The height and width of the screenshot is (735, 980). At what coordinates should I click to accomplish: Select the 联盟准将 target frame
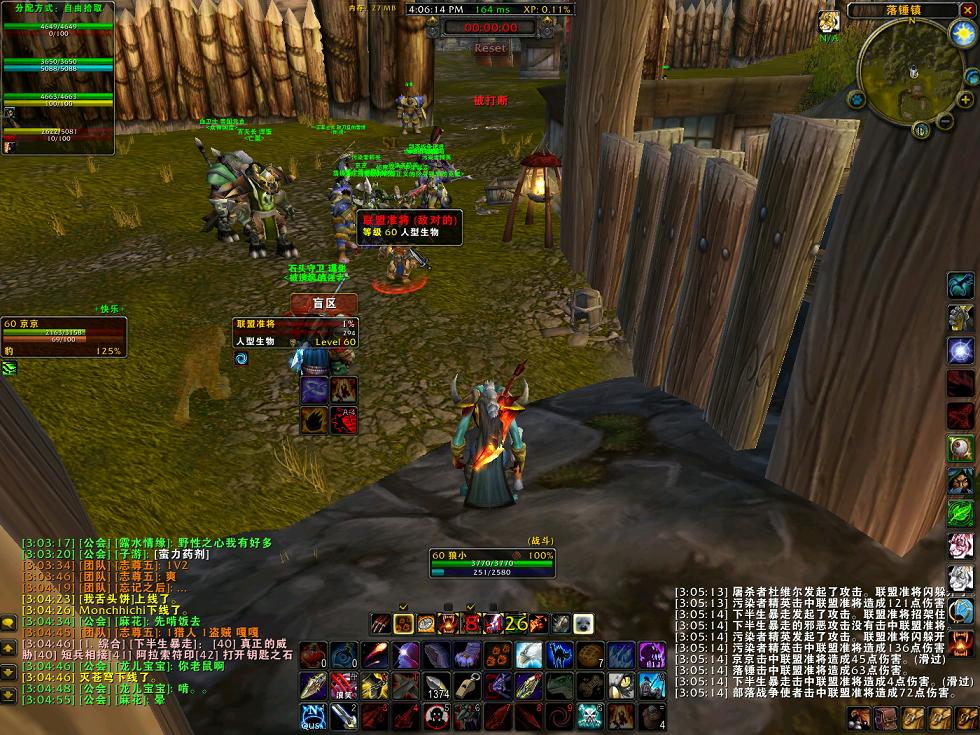point(295,332)
